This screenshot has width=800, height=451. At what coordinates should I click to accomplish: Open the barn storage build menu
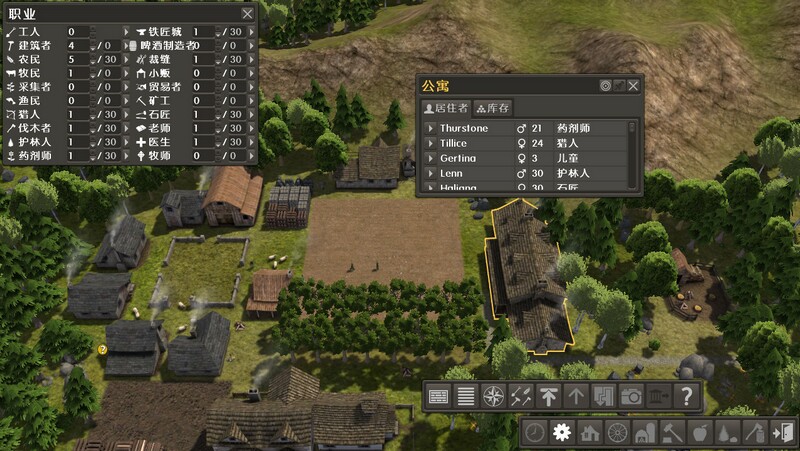[x=645, y=433]
